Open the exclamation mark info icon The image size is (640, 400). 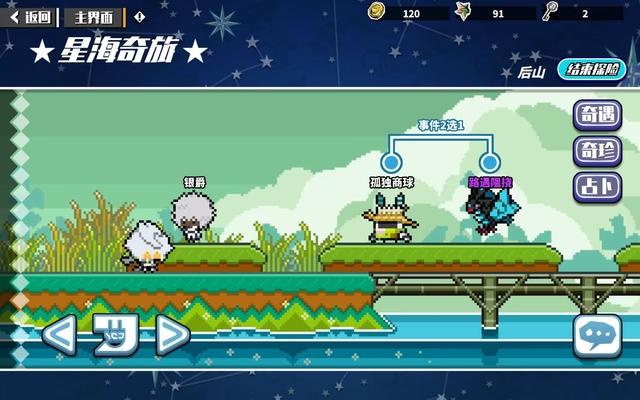139,16
